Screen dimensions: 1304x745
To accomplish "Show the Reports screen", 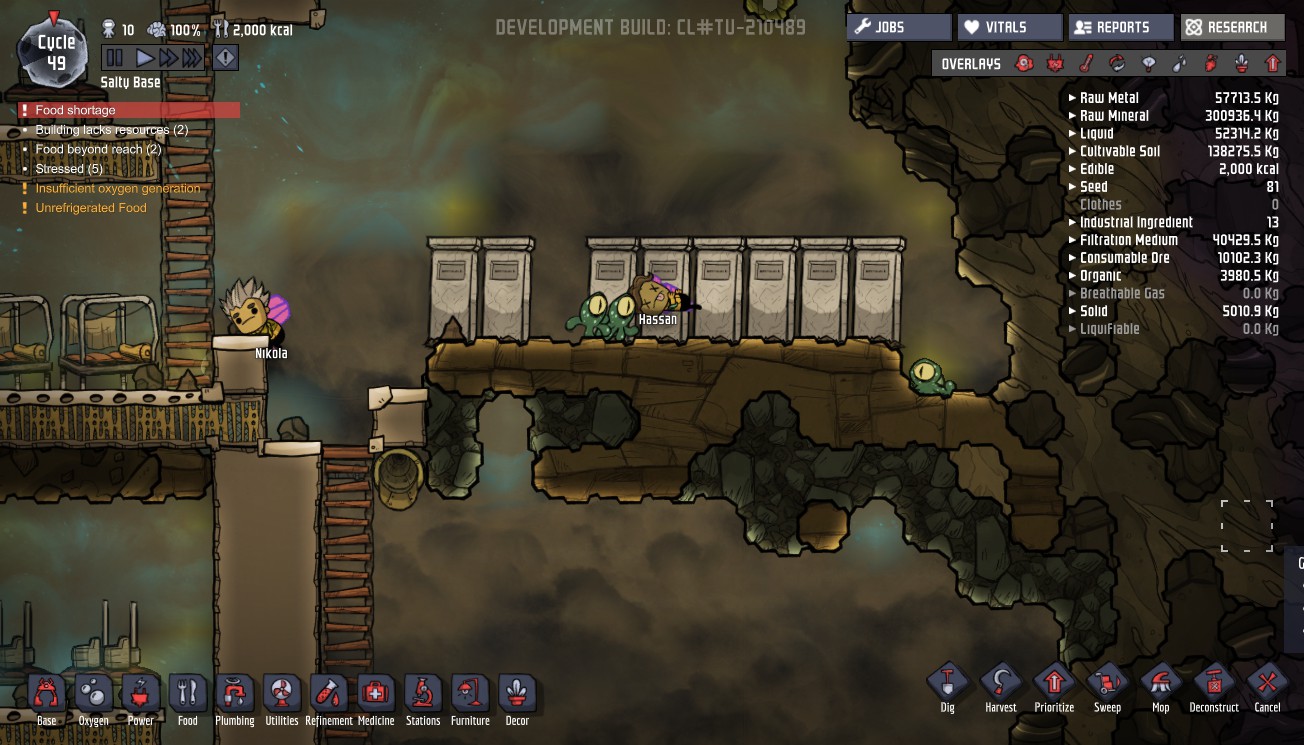I will tap(1120, 27).
